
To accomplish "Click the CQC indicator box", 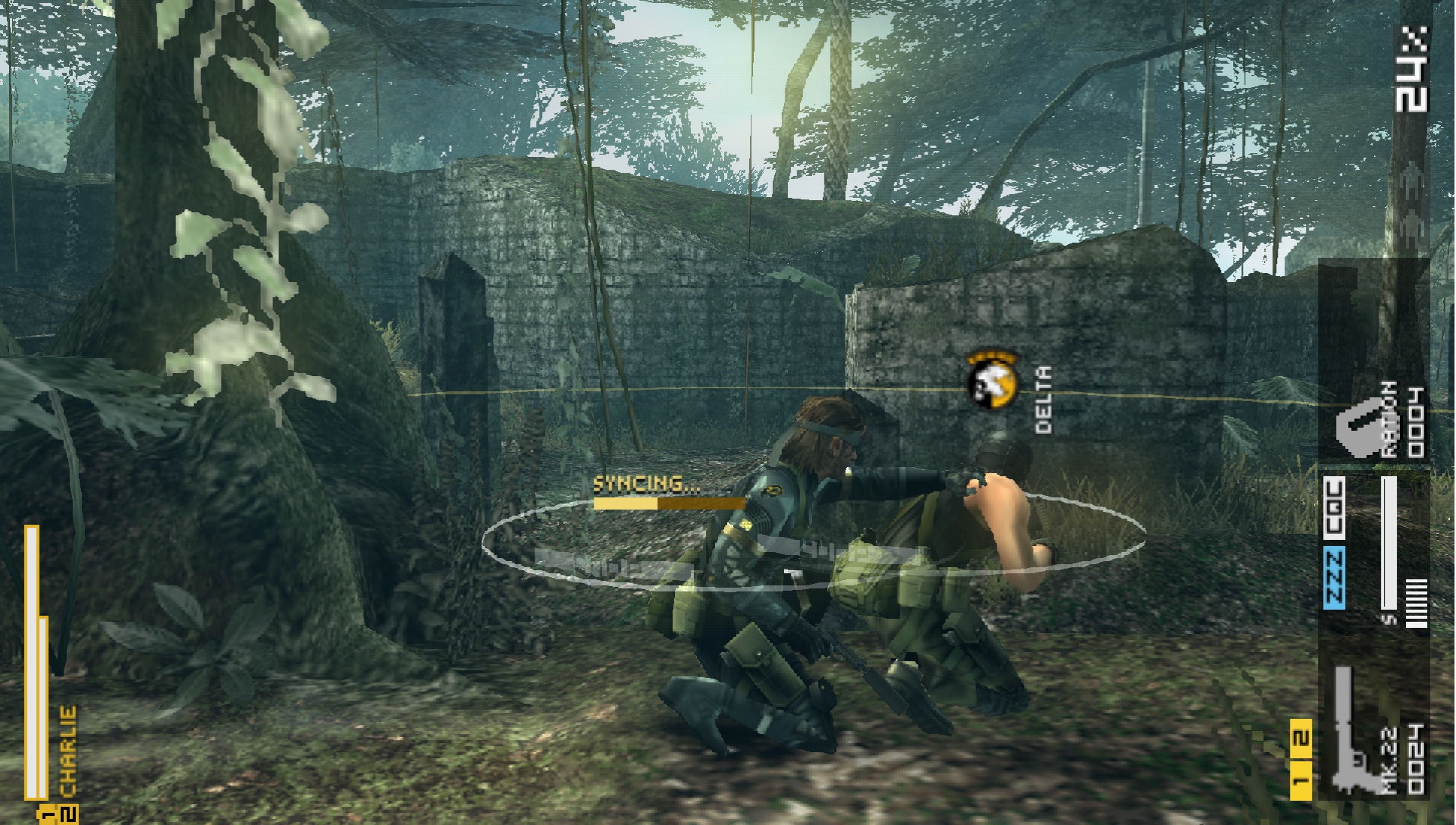I will (1335, 510).
